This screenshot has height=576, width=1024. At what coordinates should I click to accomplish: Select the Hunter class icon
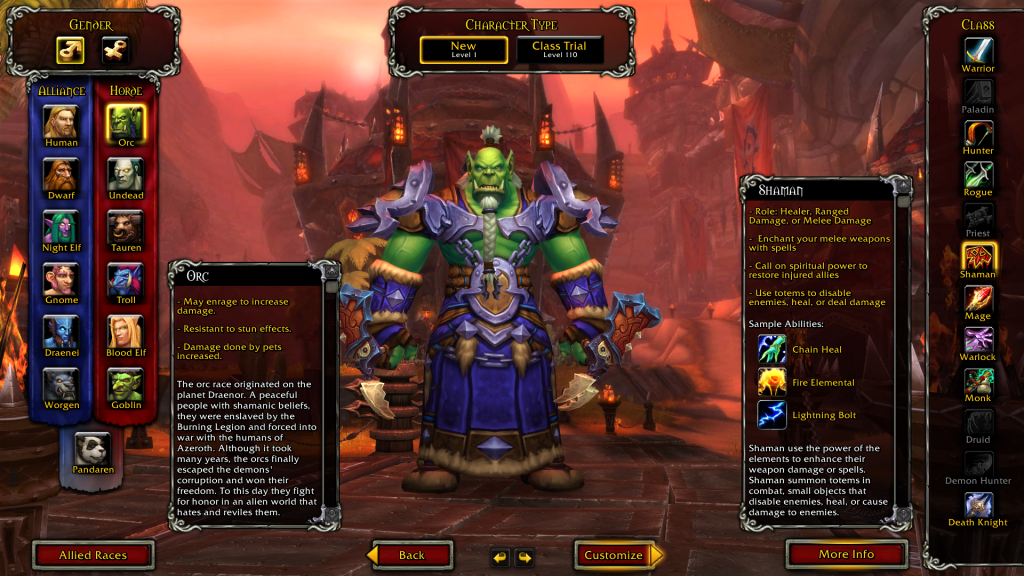click(978, 132)
